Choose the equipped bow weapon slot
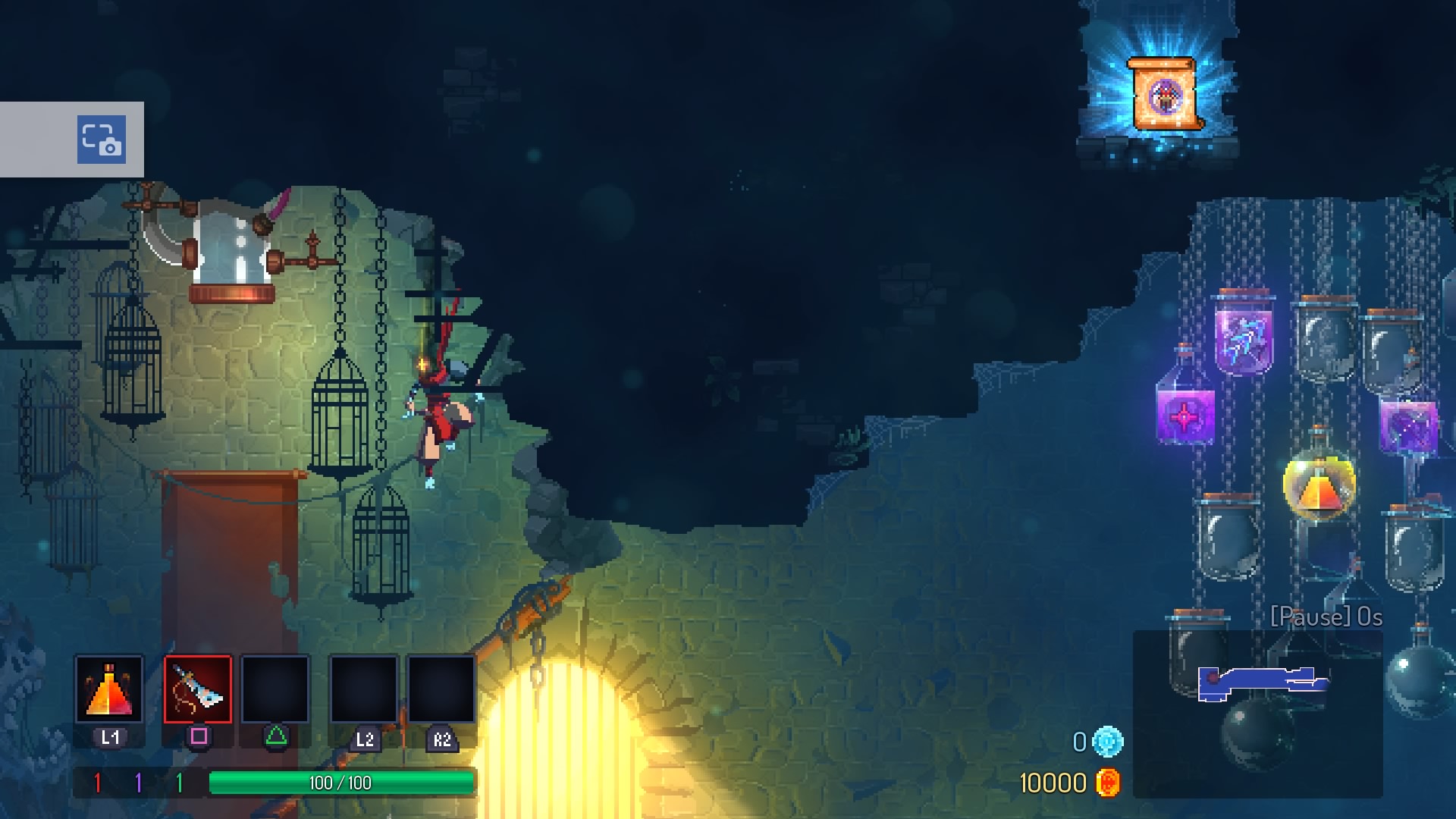1456x819 pixels. [198, 689]
